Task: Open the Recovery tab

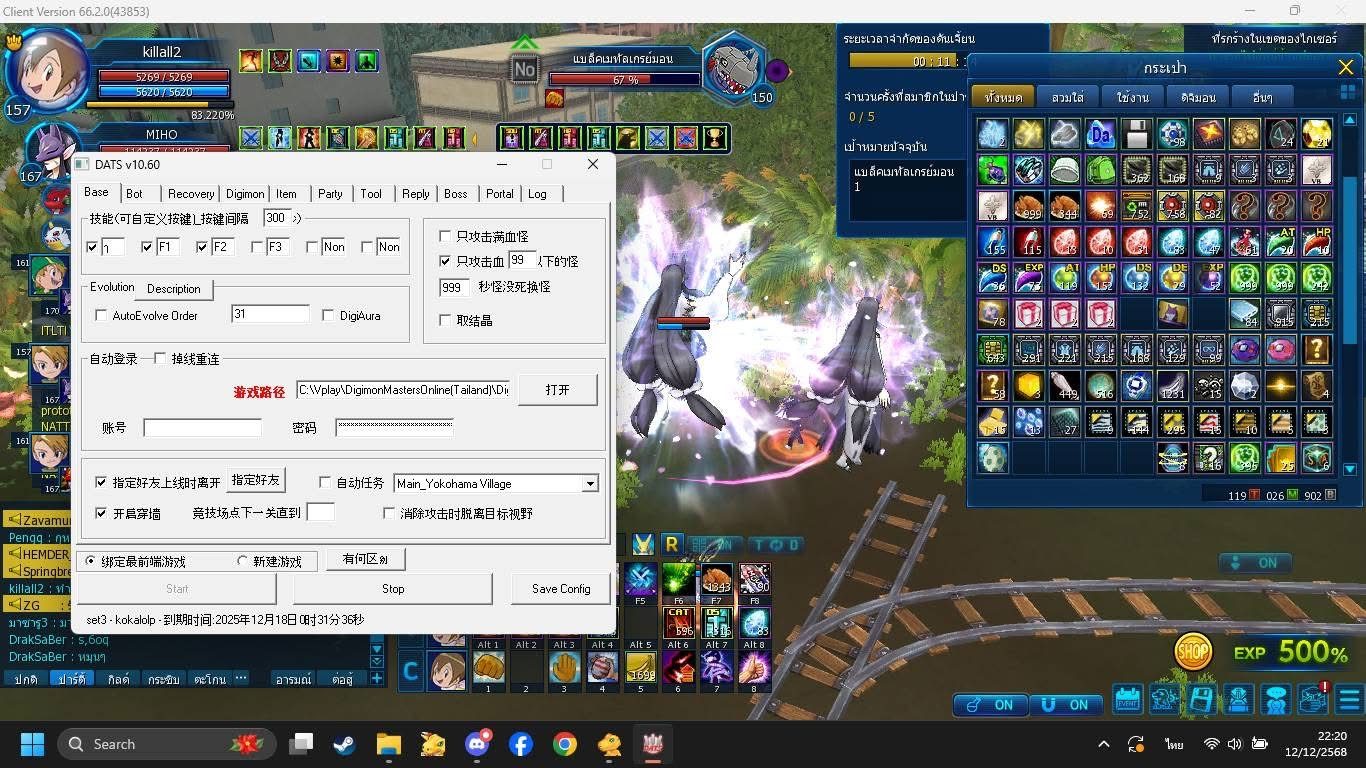Action: click(x=190, y=194)
